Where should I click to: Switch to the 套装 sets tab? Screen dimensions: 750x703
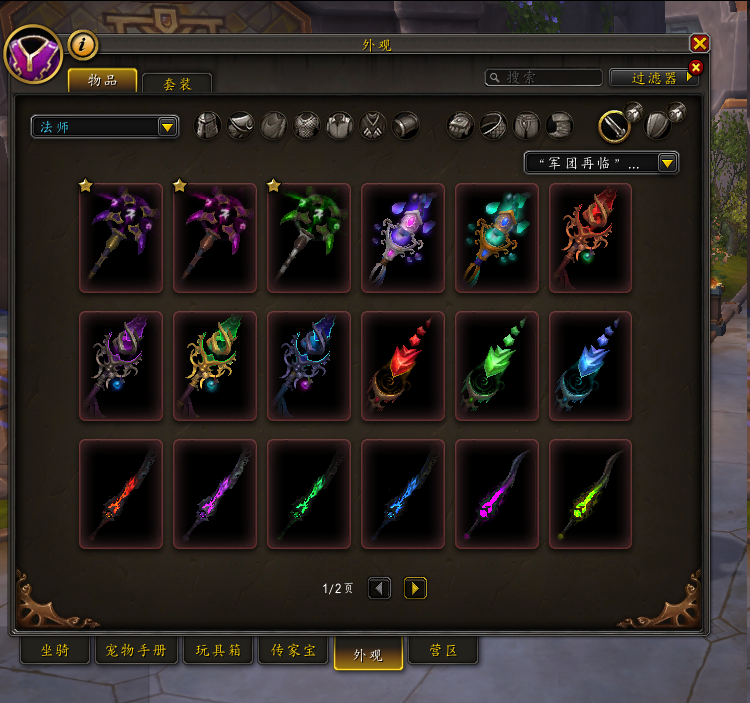(177, 84)
